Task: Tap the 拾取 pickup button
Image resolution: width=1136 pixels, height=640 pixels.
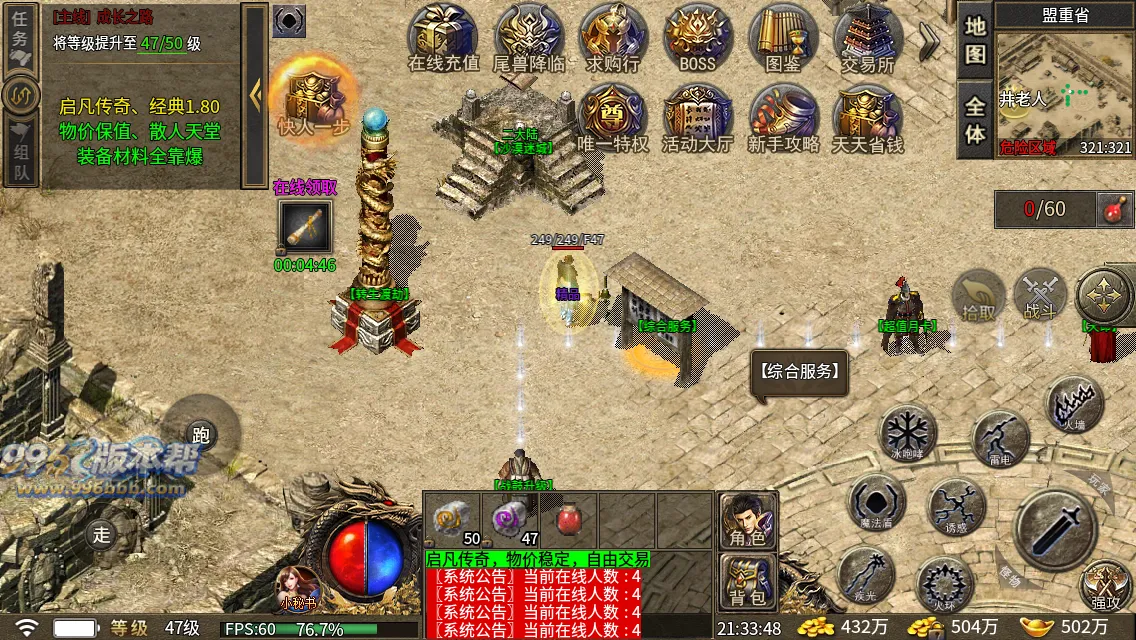Action: tap(979, 296)
